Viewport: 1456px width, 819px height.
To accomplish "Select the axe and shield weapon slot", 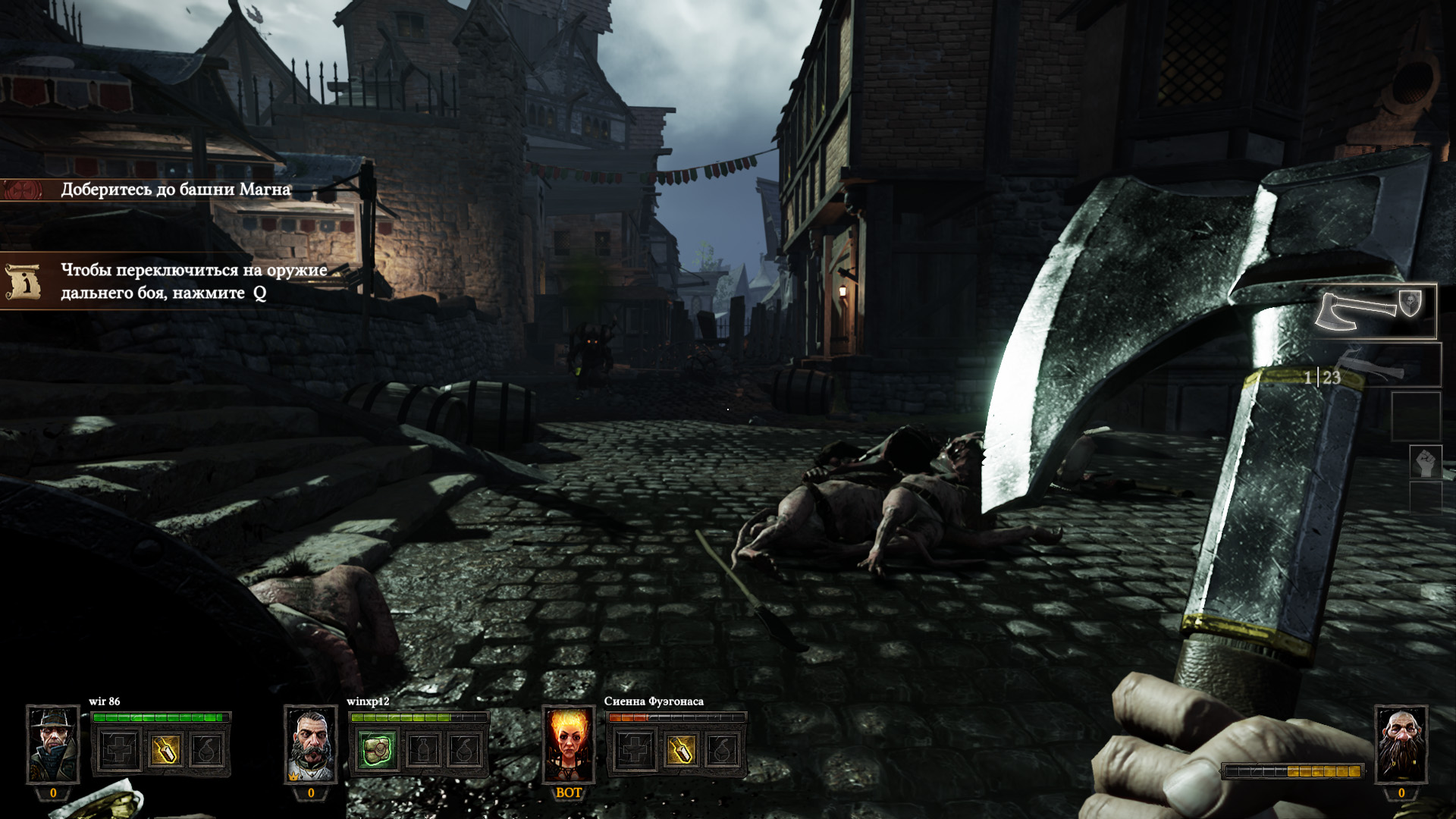I will tap(1374, 311).
